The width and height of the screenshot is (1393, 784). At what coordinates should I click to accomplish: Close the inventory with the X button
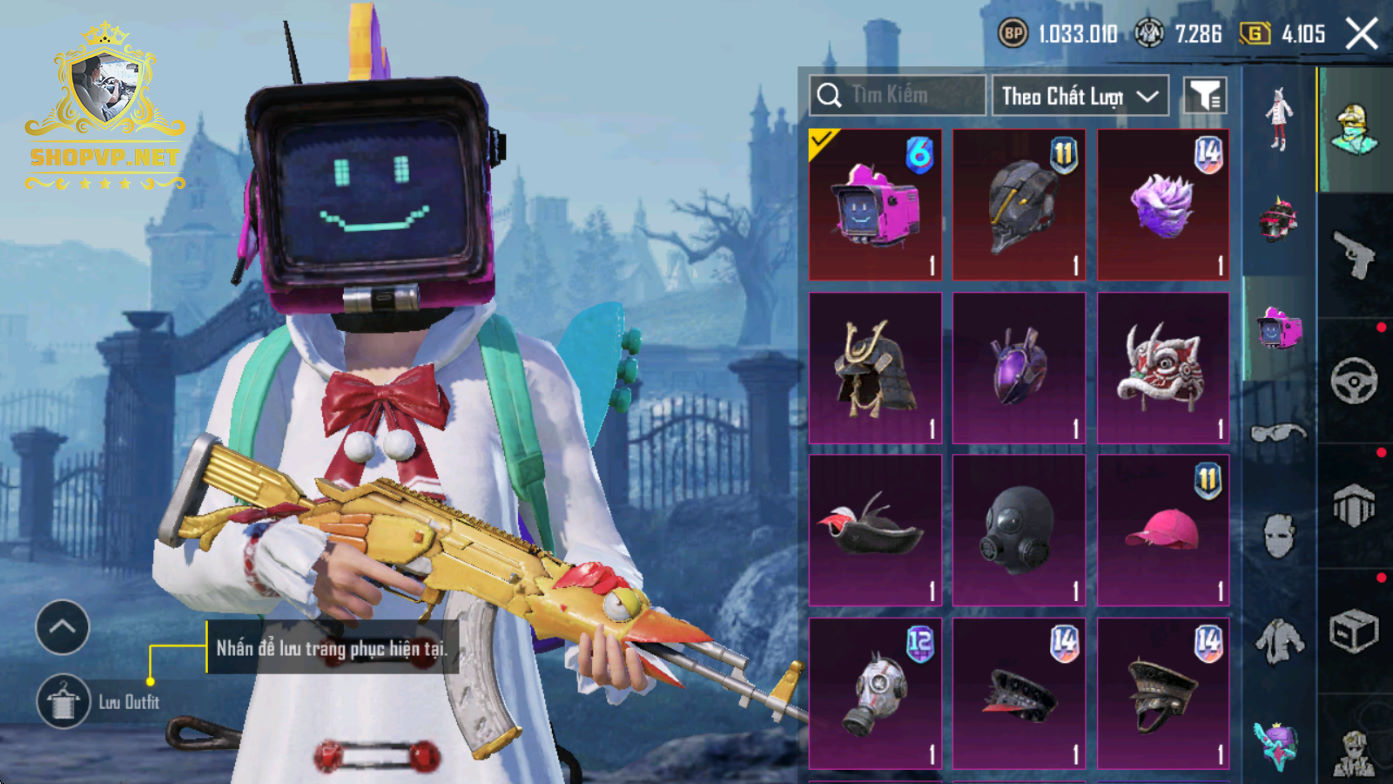click(x=1361, y=34)
